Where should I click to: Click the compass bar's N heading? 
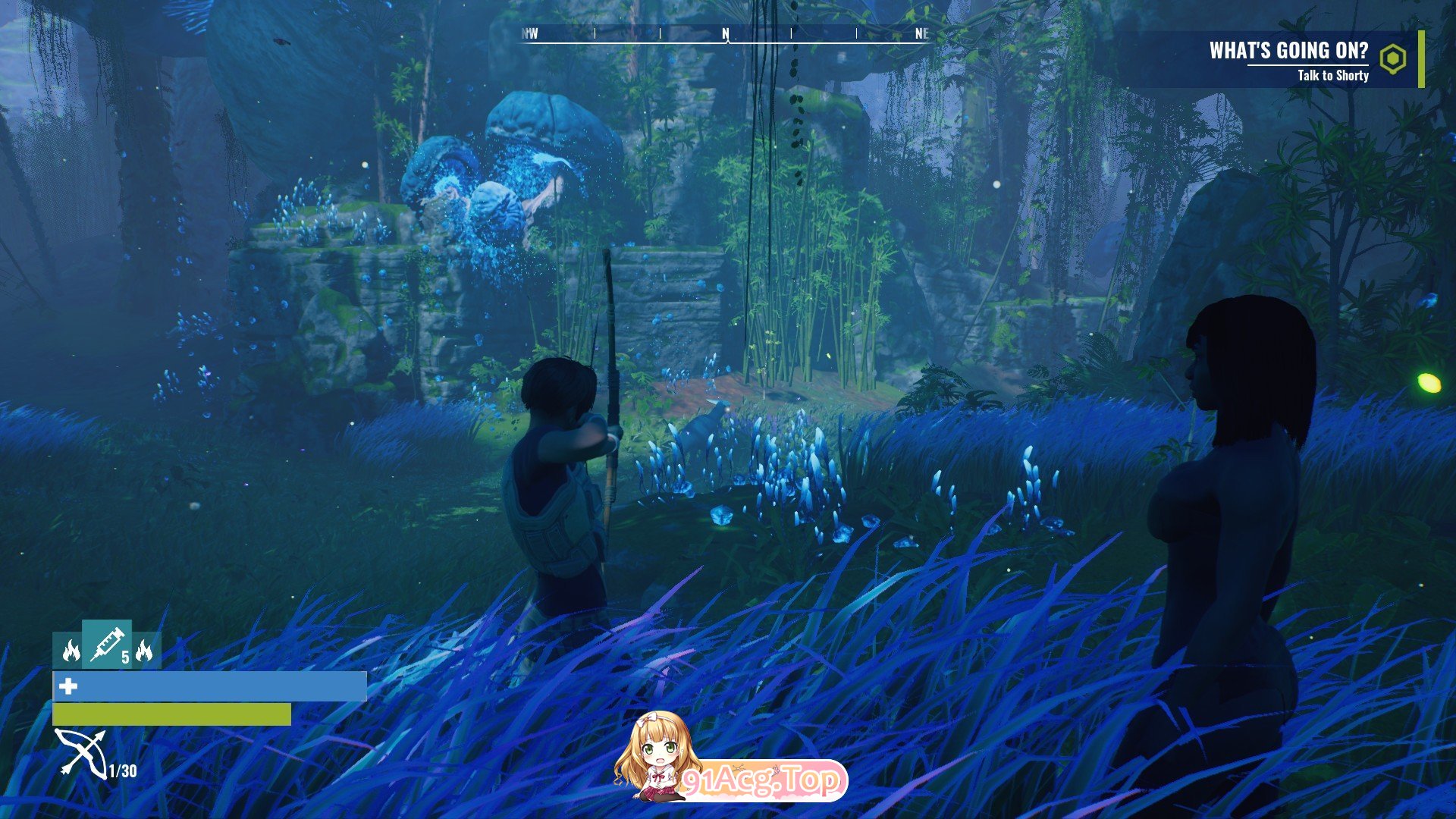[726, 34]
